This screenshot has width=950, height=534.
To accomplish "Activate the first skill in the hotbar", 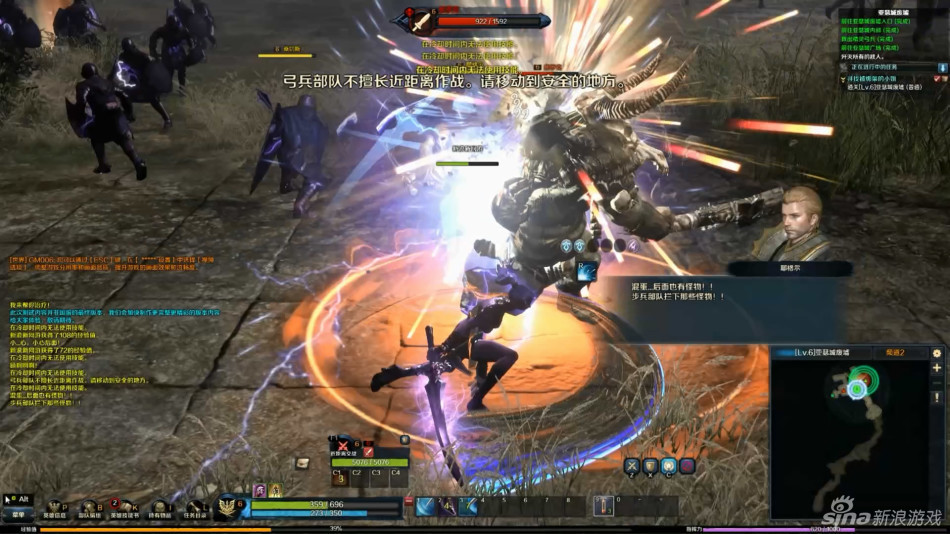I will point(426,506).
